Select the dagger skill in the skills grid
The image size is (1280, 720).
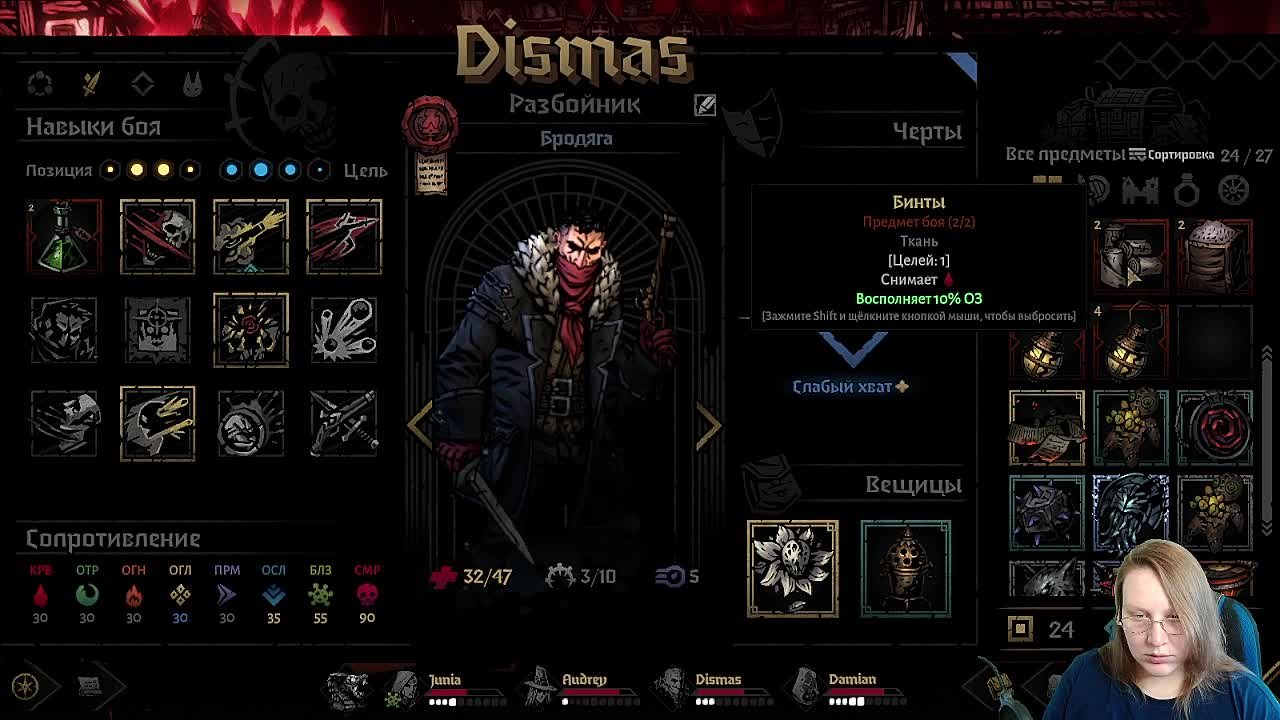[345, 237]
